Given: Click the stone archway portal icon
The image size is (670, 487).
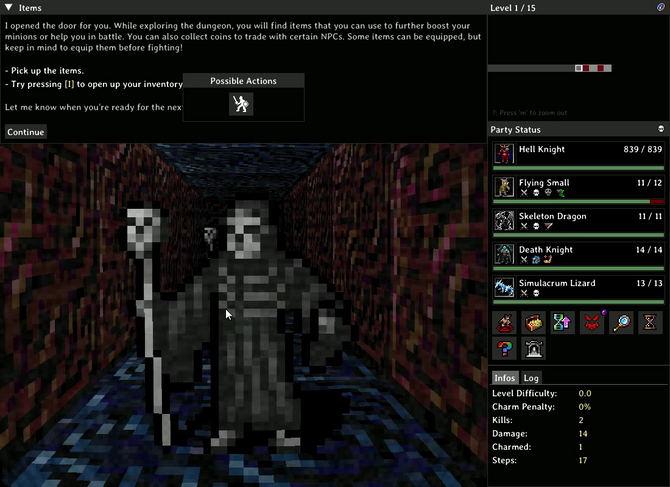Looking at the screenshot, I should [534, 349].
